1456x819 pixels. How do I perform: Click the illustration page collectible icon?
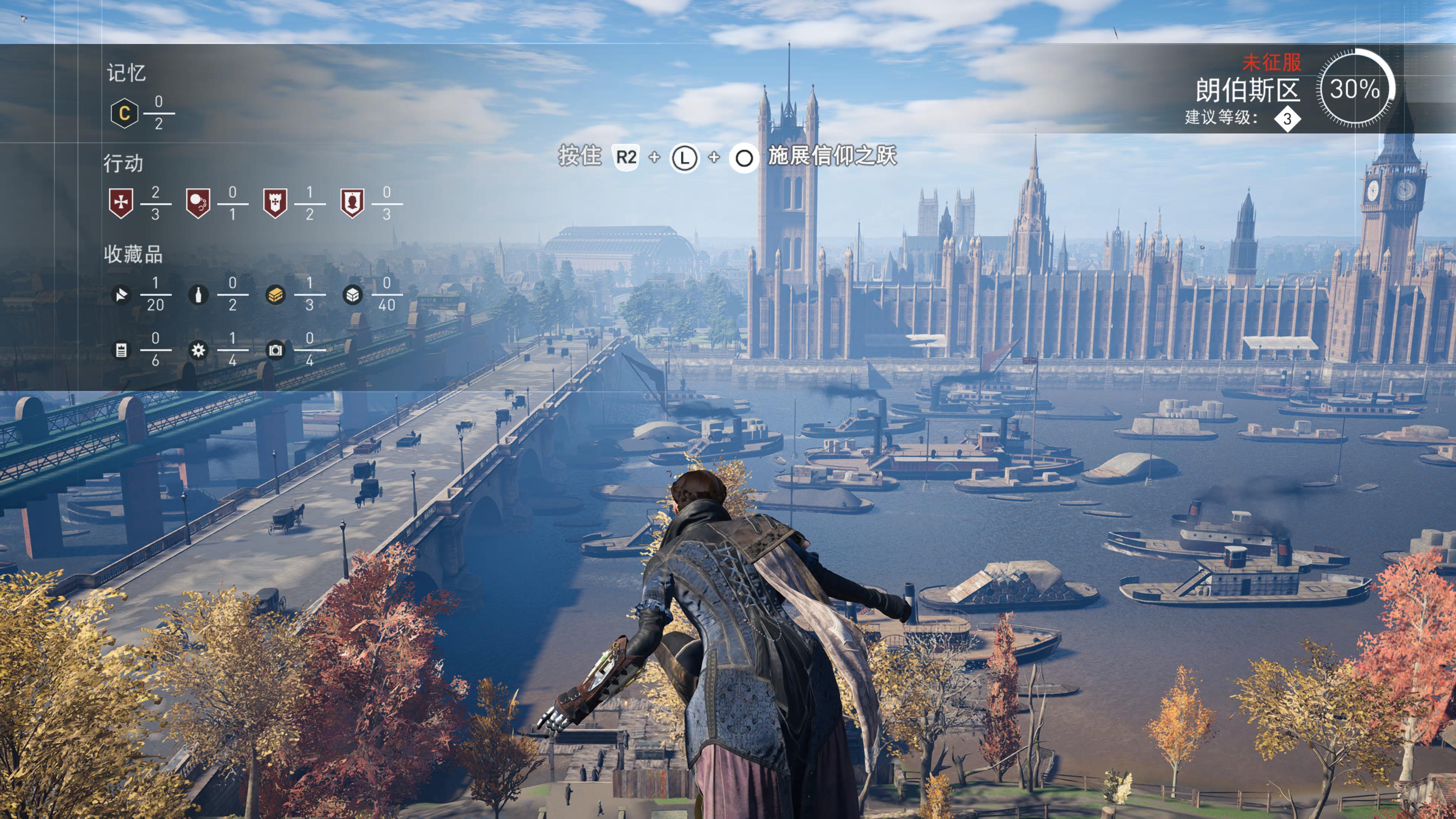(x=121, y=350)
